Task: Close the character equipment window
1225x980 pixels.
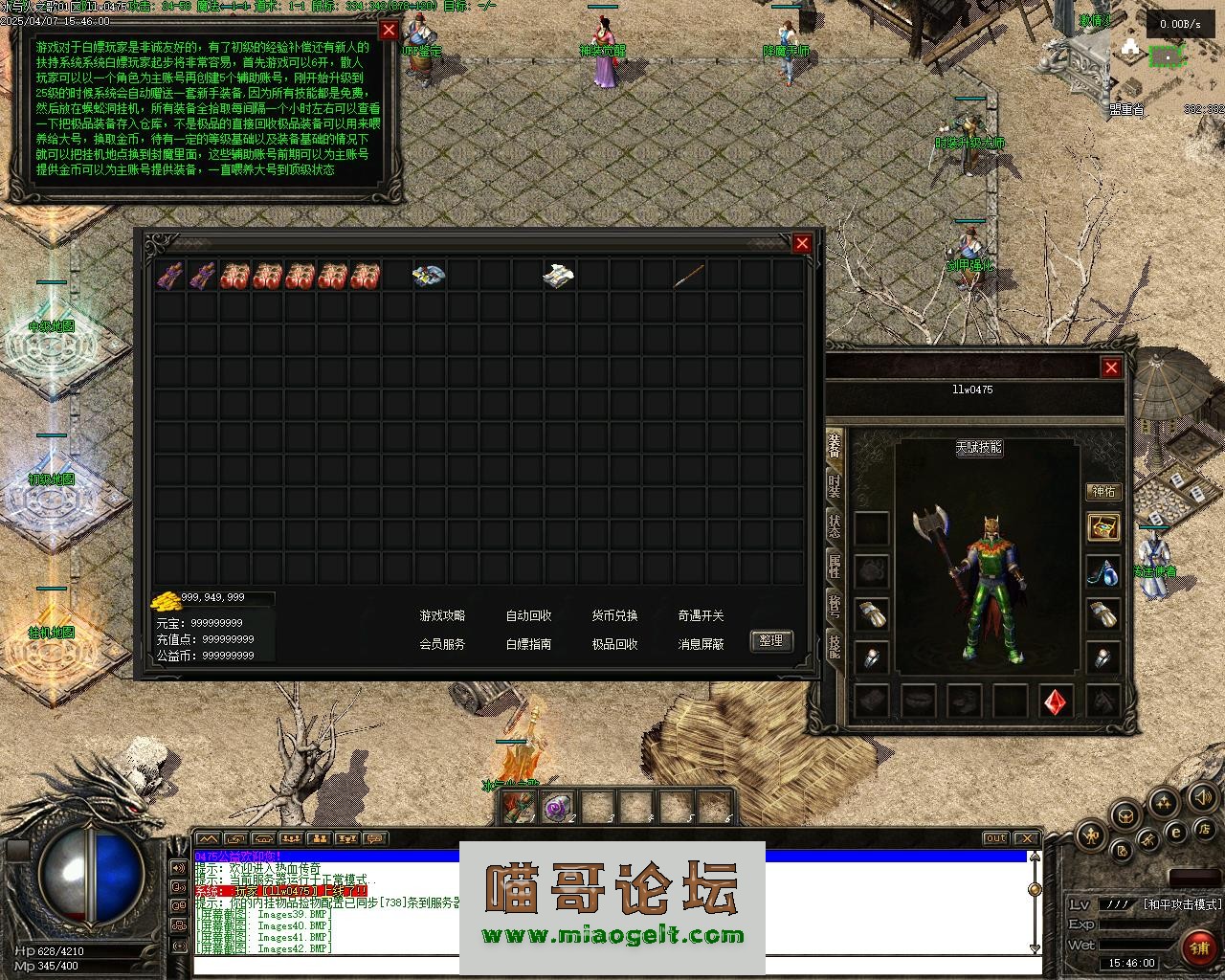Action: (1110, 367)
